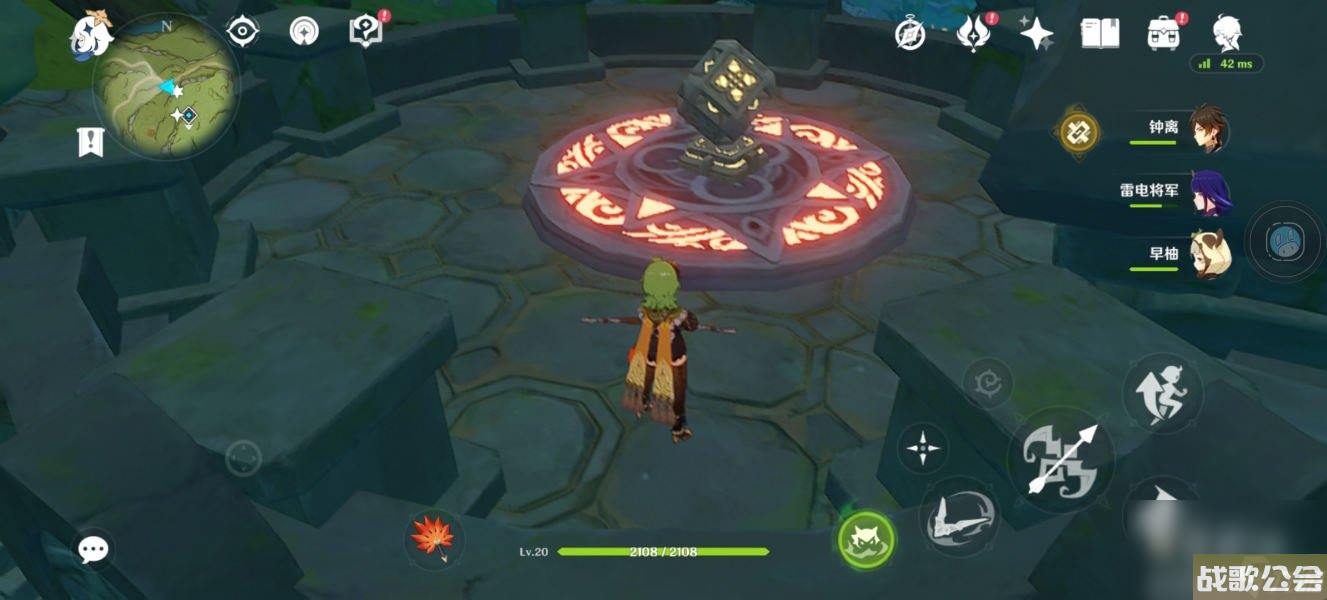1327x600 pixels.
Task: Switch to party member 早柚
Action: click(1209, 254)
